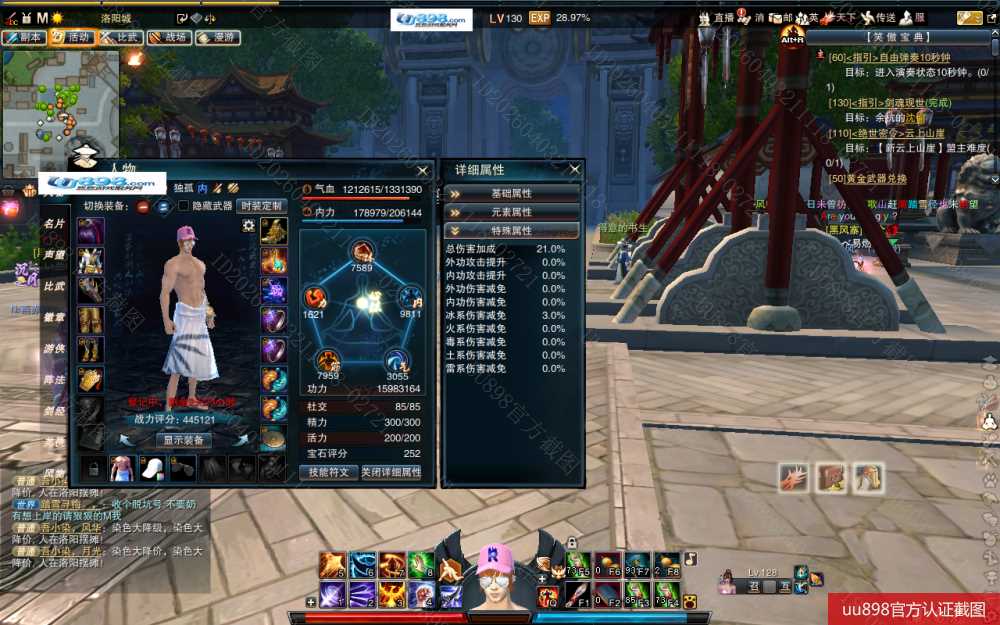Open the 传送 teleport menu
The width and height of the screenshot is (1000, 625).
pyautogui.click(x=878, y=18)
